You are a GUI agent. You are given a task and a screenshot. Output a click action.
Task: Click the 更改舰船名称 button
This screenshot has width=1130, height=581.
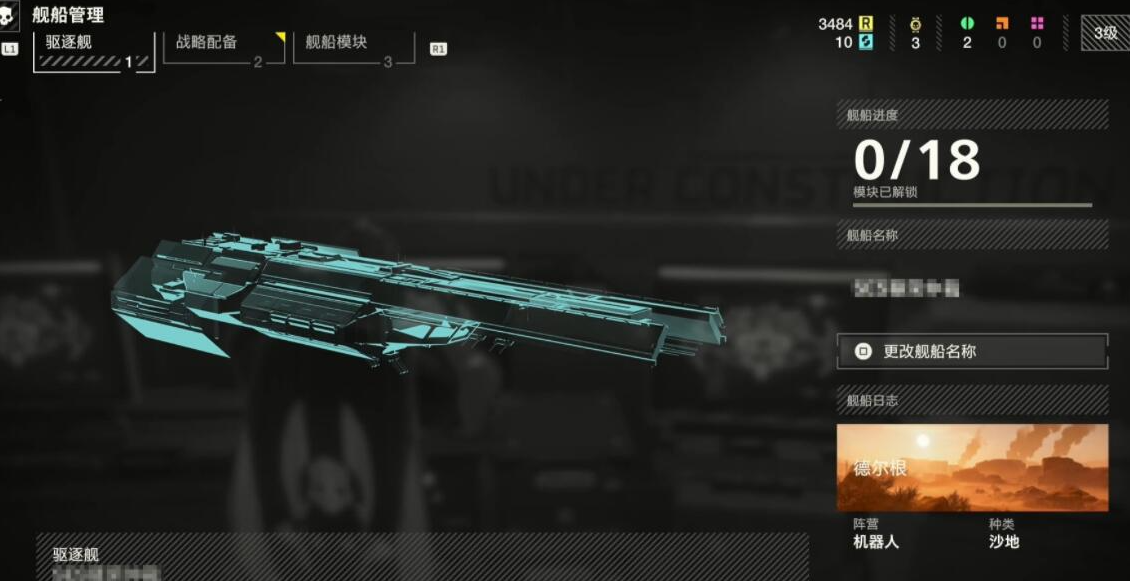coord(972,352)
